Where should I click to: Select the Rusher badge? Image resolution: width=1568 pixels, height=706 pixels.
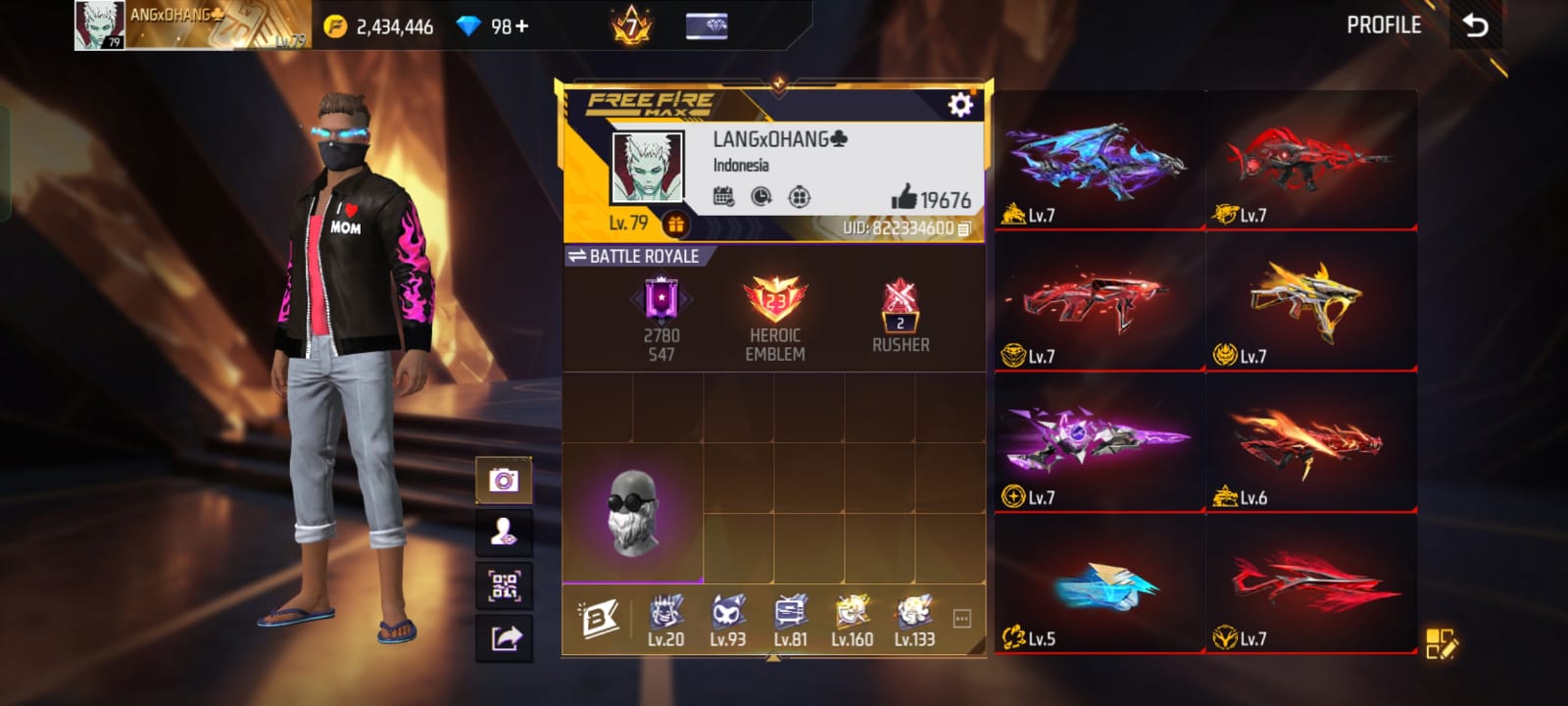pyautogui.click(x=901, y=317)
